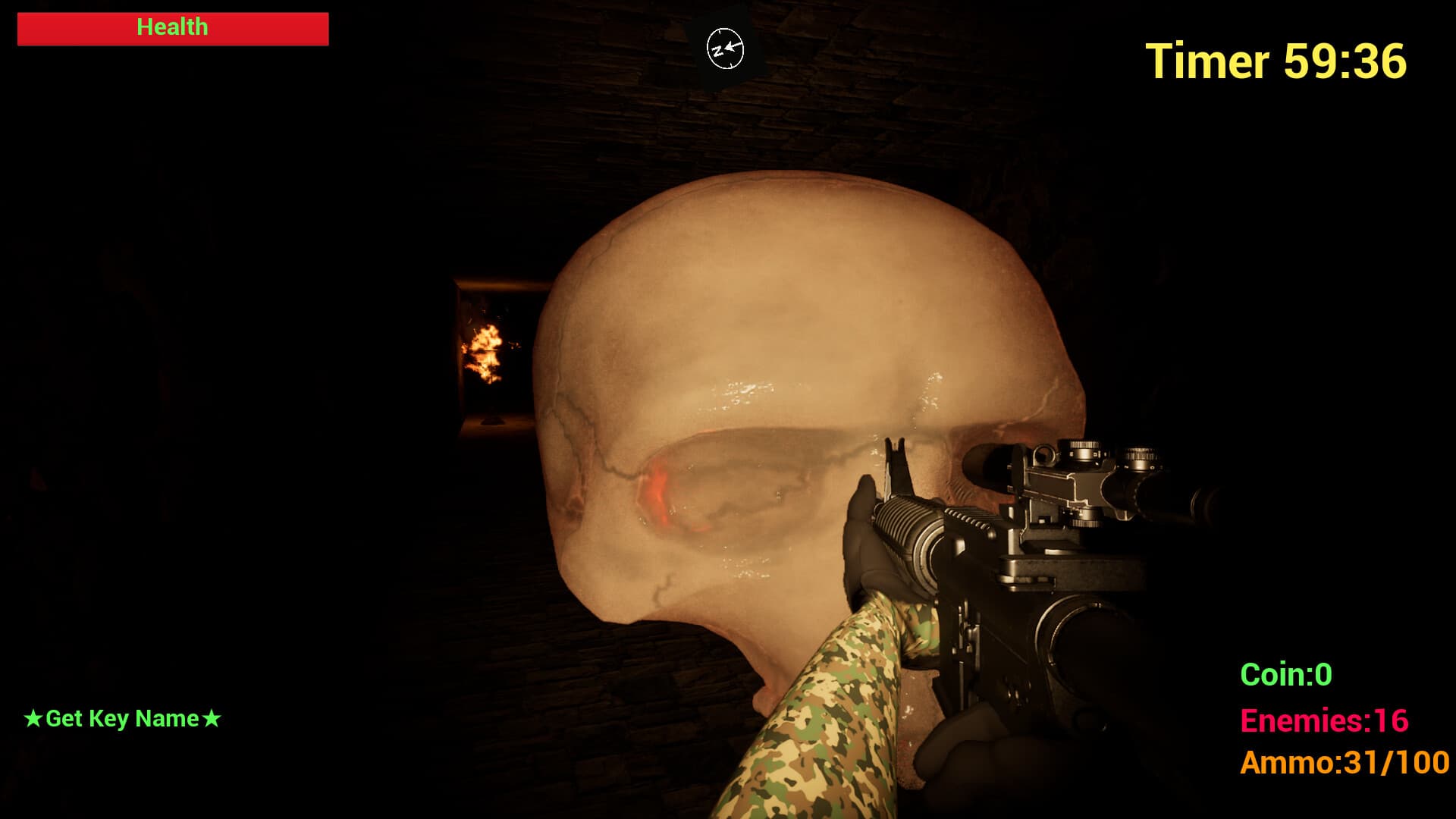Select the Enemies:16 counter

pos(1326,720)
